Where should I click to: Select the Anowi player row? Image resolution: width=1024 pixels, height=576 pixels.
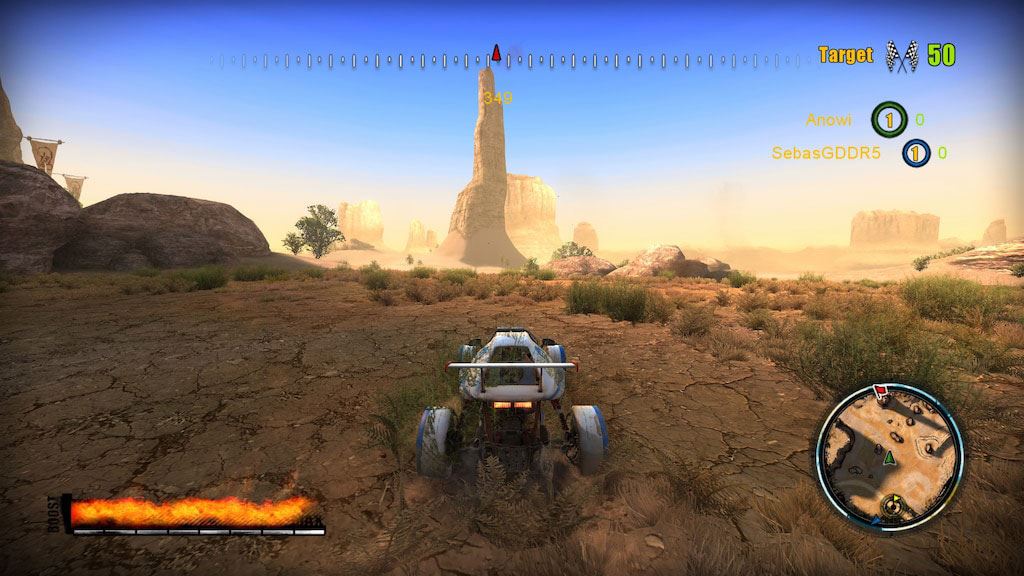click(866, 120)
